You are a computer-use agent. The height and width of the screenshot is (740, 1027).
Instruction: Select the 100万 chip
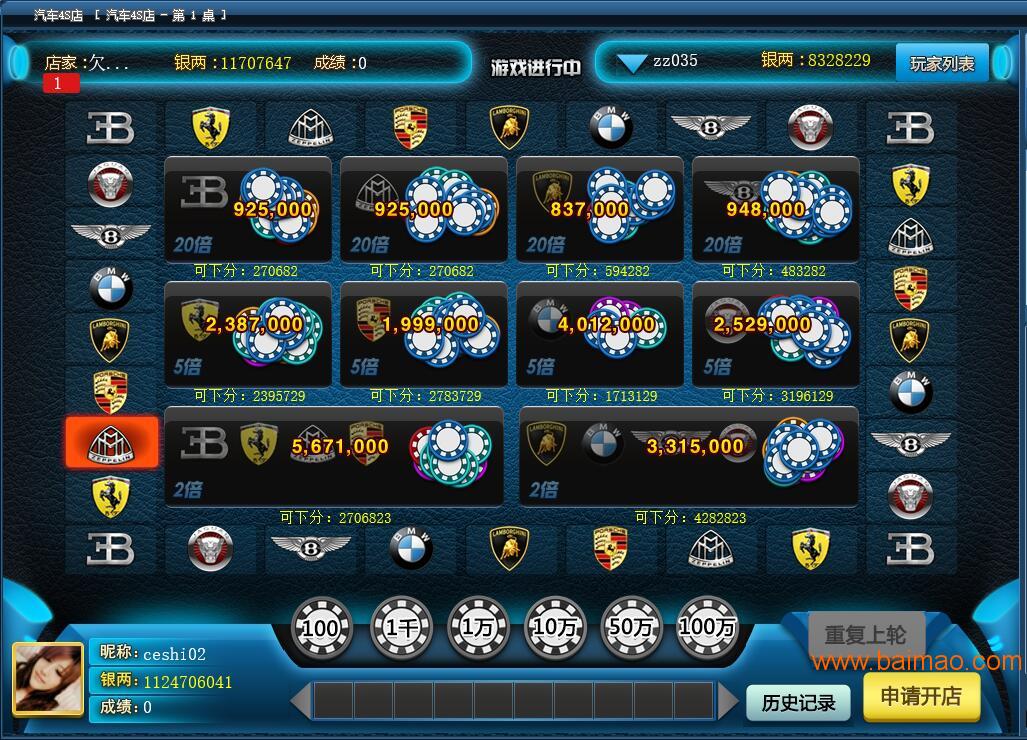707,628
